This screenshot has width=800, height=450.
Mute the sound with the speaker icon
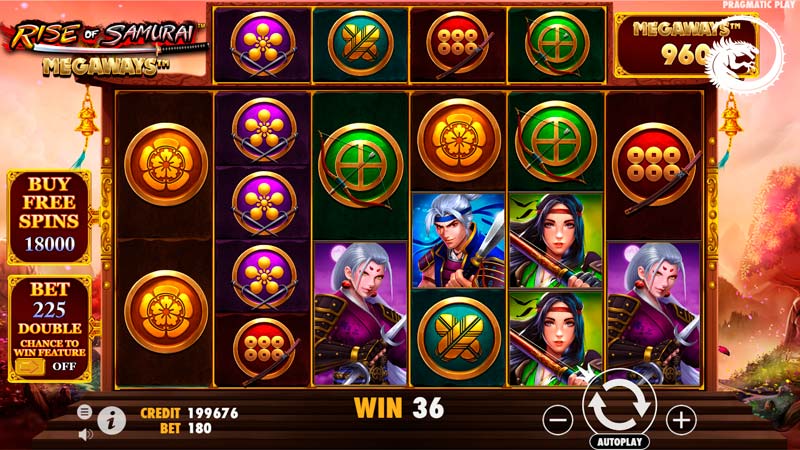coord(85,434)
